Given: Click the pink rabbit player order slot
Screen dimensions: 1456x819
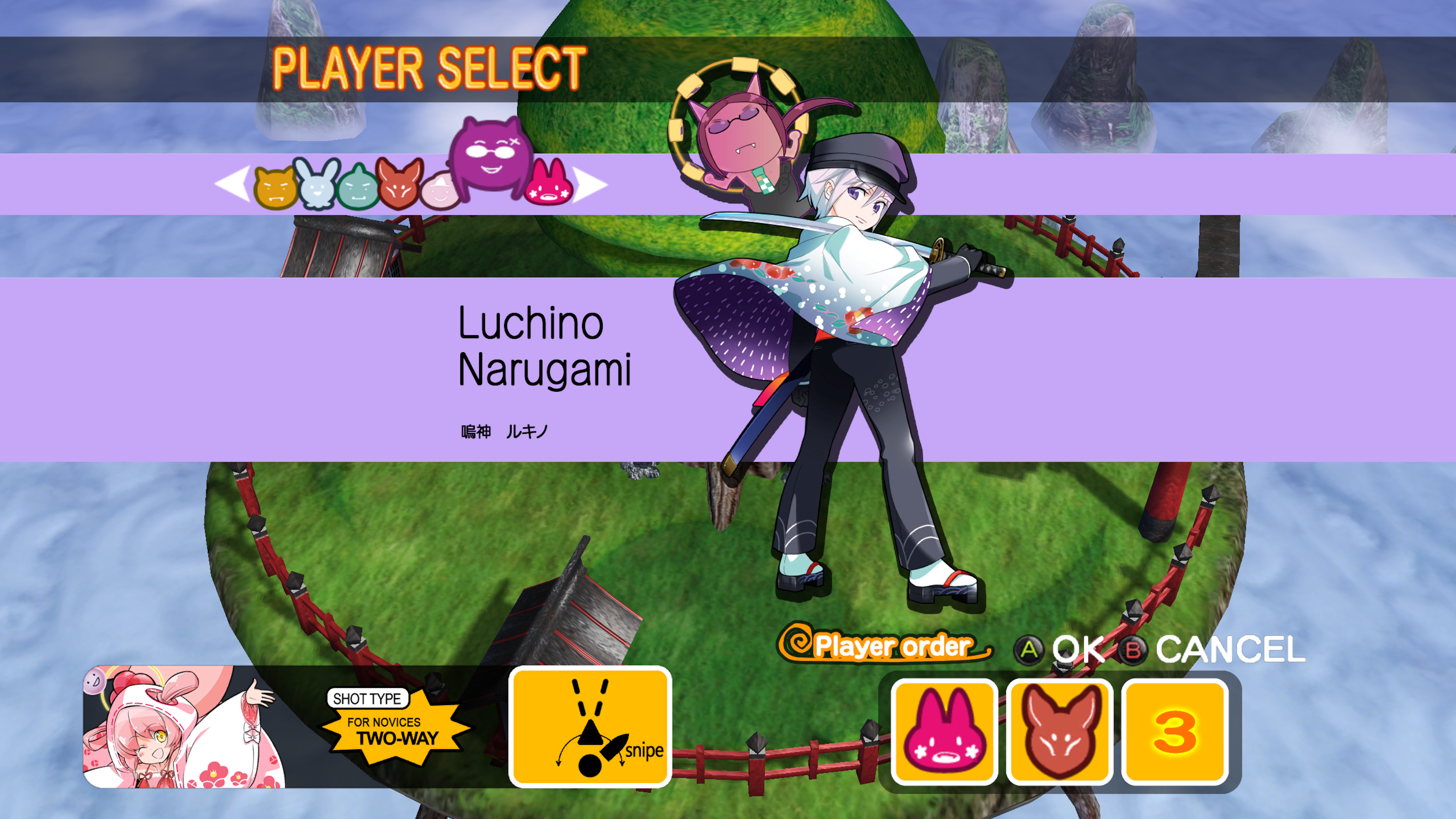Looking at the screenshot, I should (x=944, y=731).
